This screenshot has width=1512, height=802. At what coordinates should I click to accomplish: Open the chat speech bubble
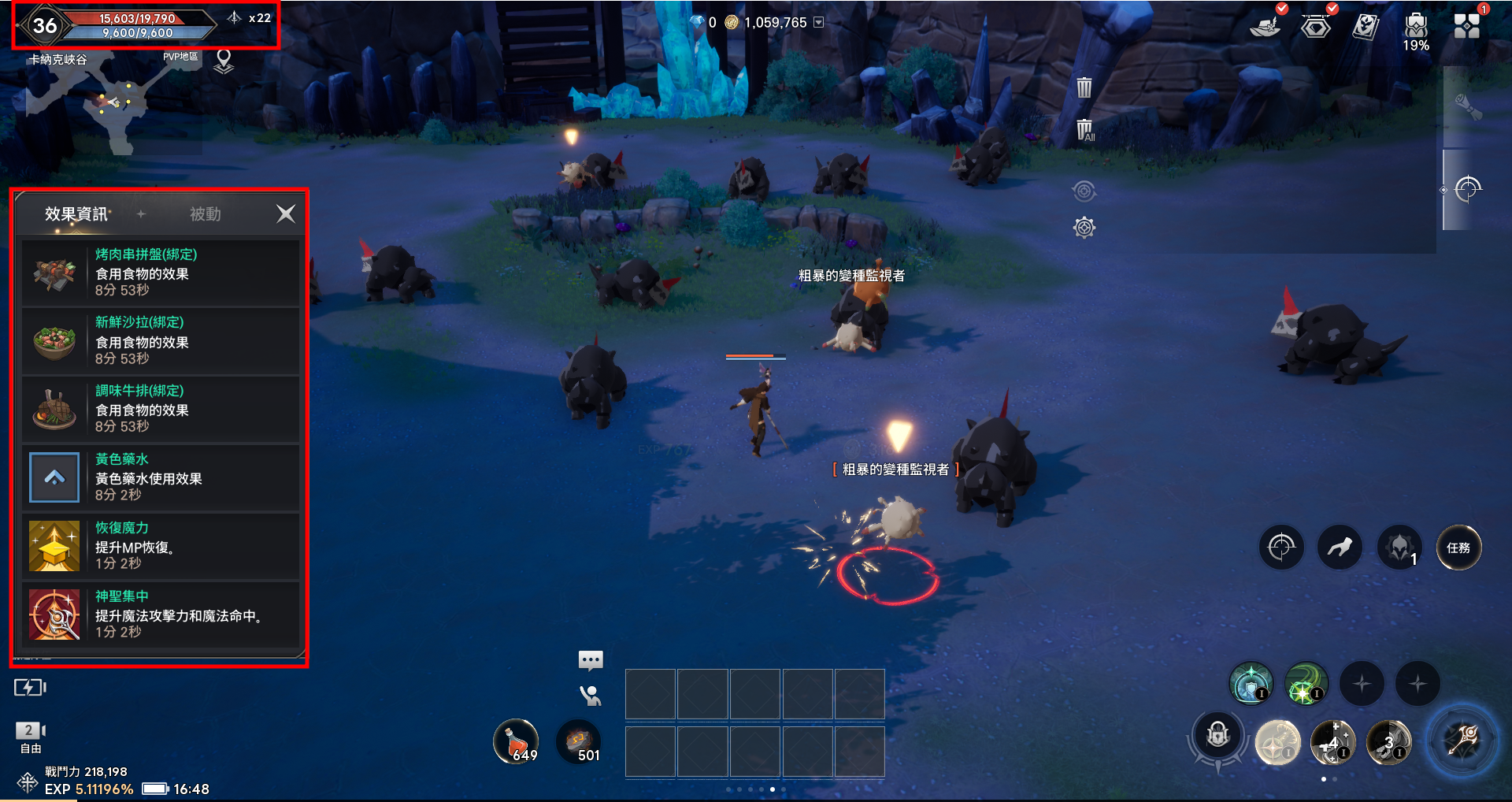[x=591, y=660]
